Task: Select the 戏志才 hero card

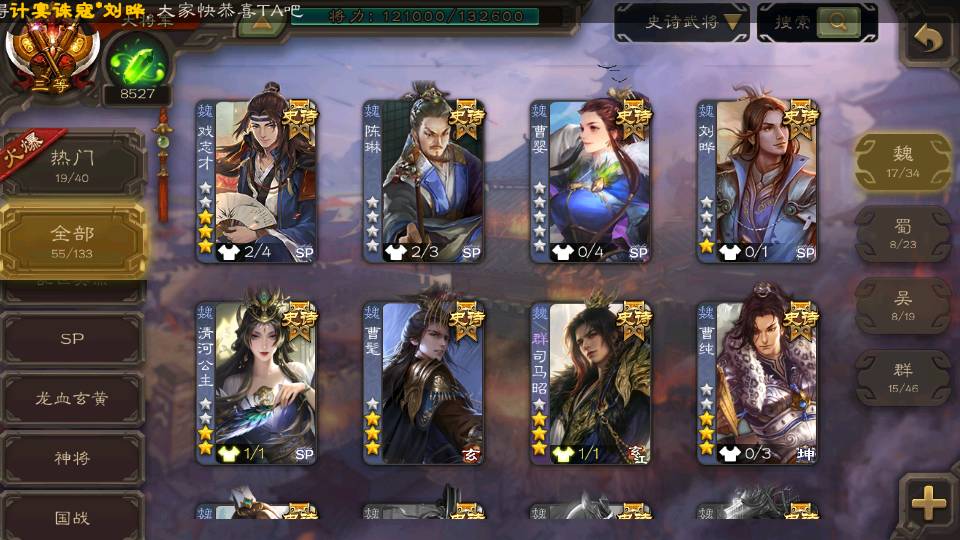Action: [x=256, y=180]
